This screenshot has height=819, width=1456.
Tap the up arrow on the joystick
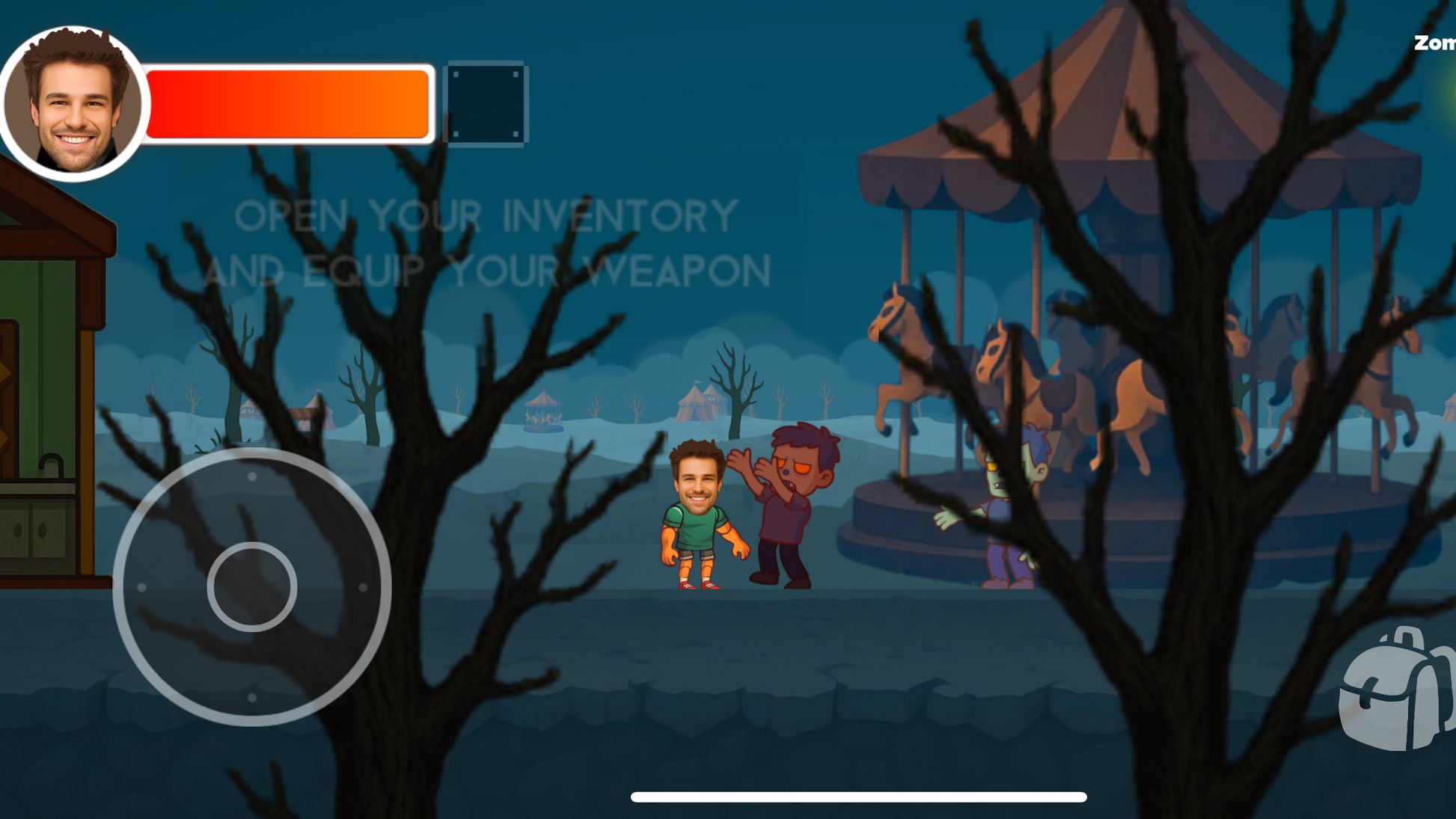(252, 477)
